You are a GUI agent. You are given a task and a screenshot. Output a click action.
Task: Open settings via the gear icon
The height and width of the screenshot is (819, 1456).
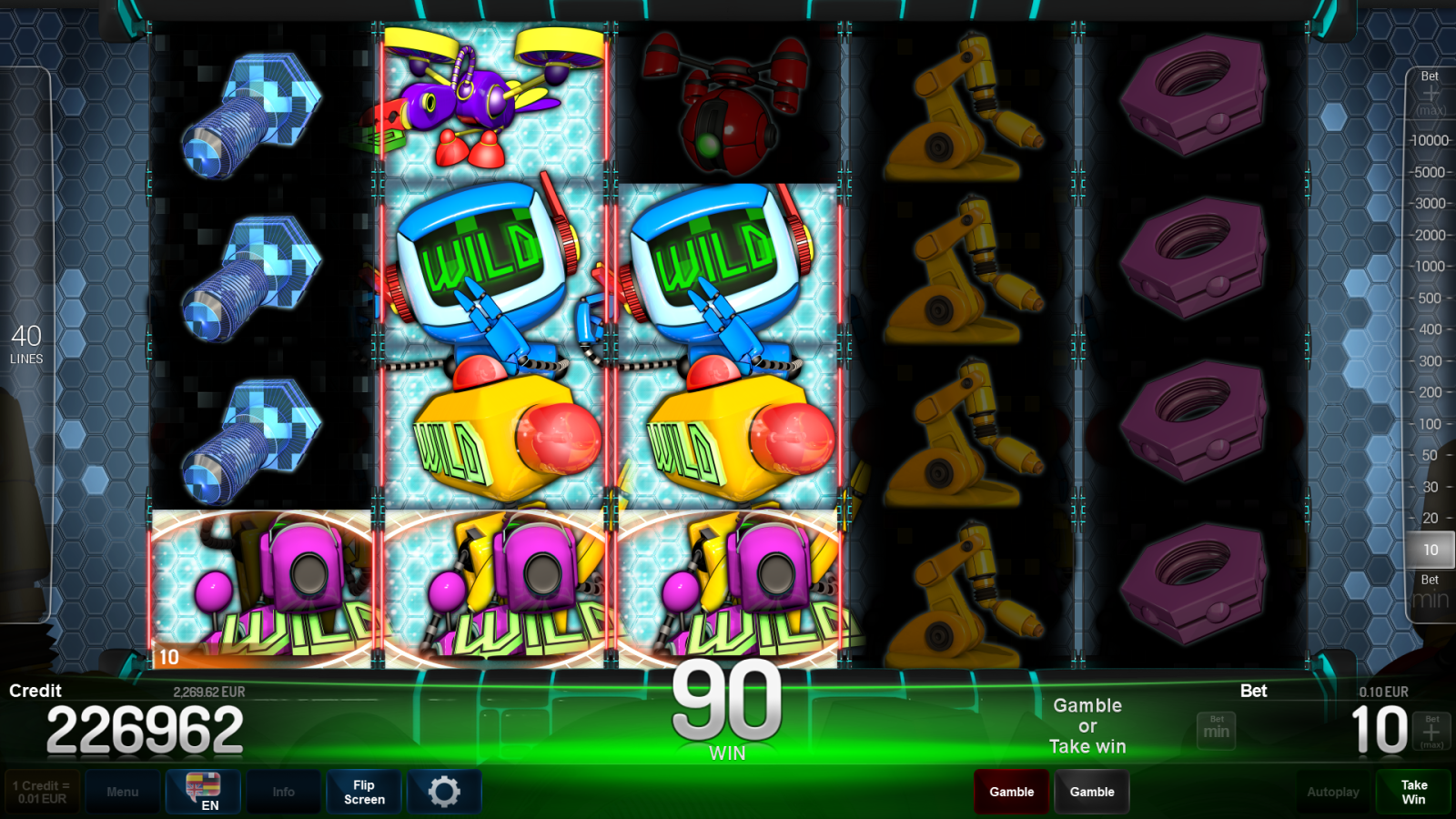click(x=444, y=792)
